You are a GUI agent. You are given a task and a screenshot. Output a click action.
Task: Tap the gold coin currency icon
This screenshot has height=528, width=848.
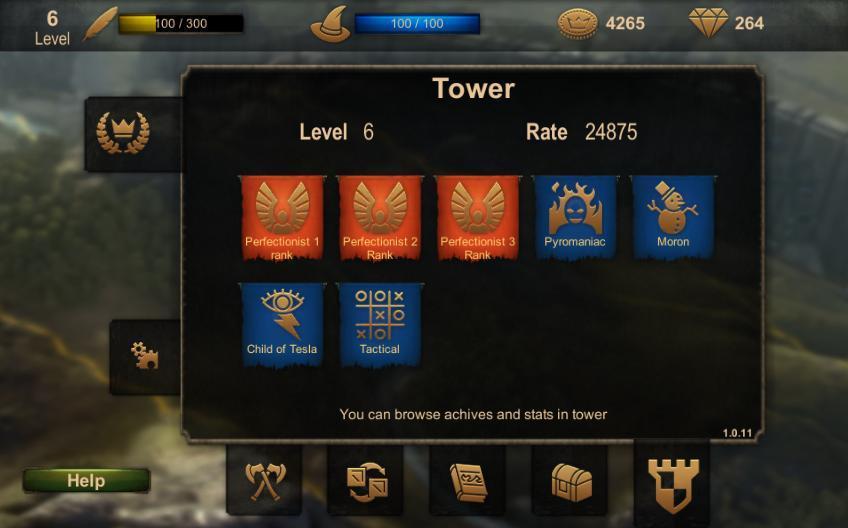(577, 23)
